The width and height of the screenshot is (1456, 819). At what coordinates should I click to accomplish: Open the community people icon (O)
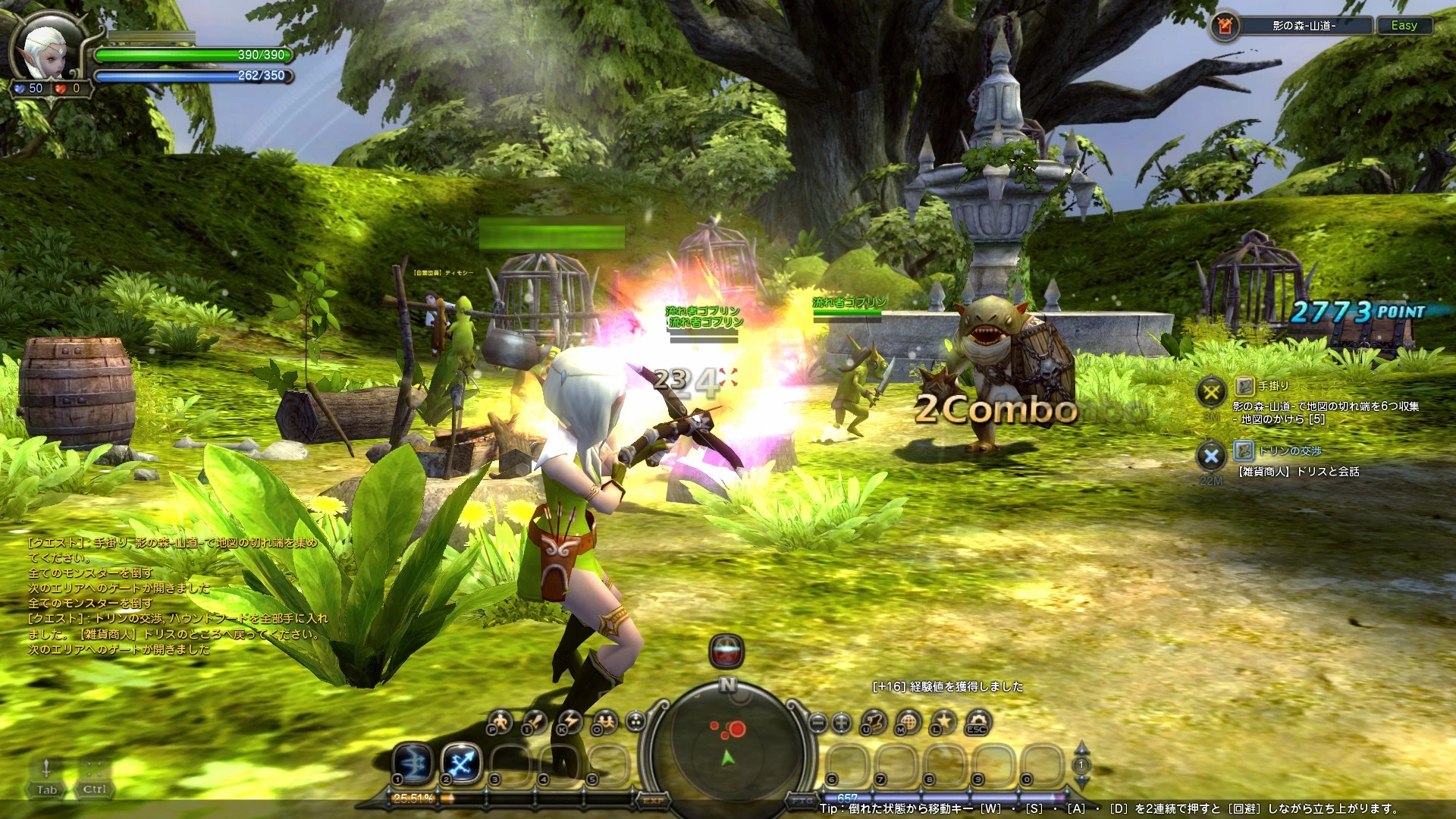(604, 722)
